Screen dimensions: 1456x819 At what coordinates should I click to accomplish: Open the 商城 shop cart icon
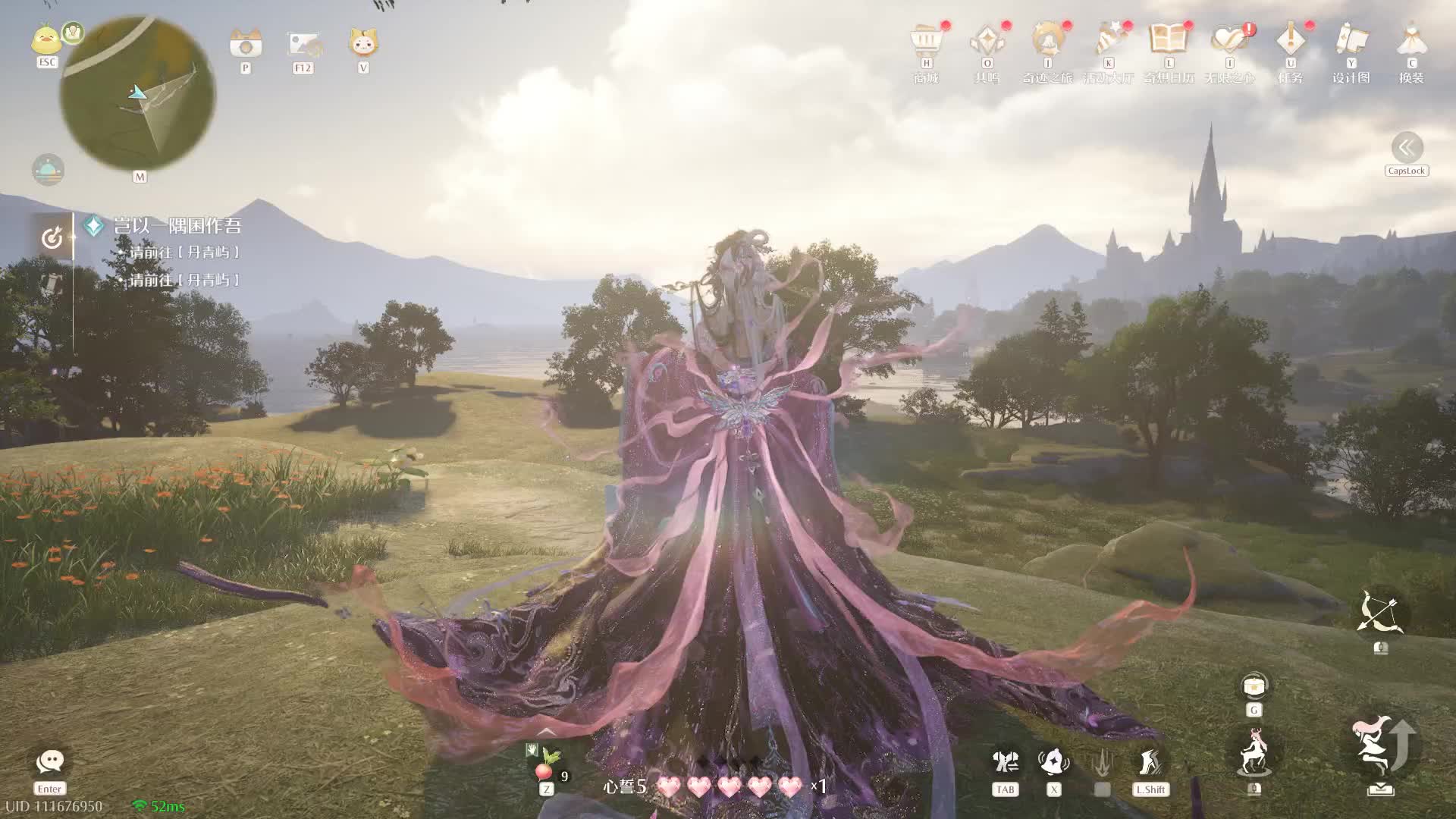pos(926,41)
